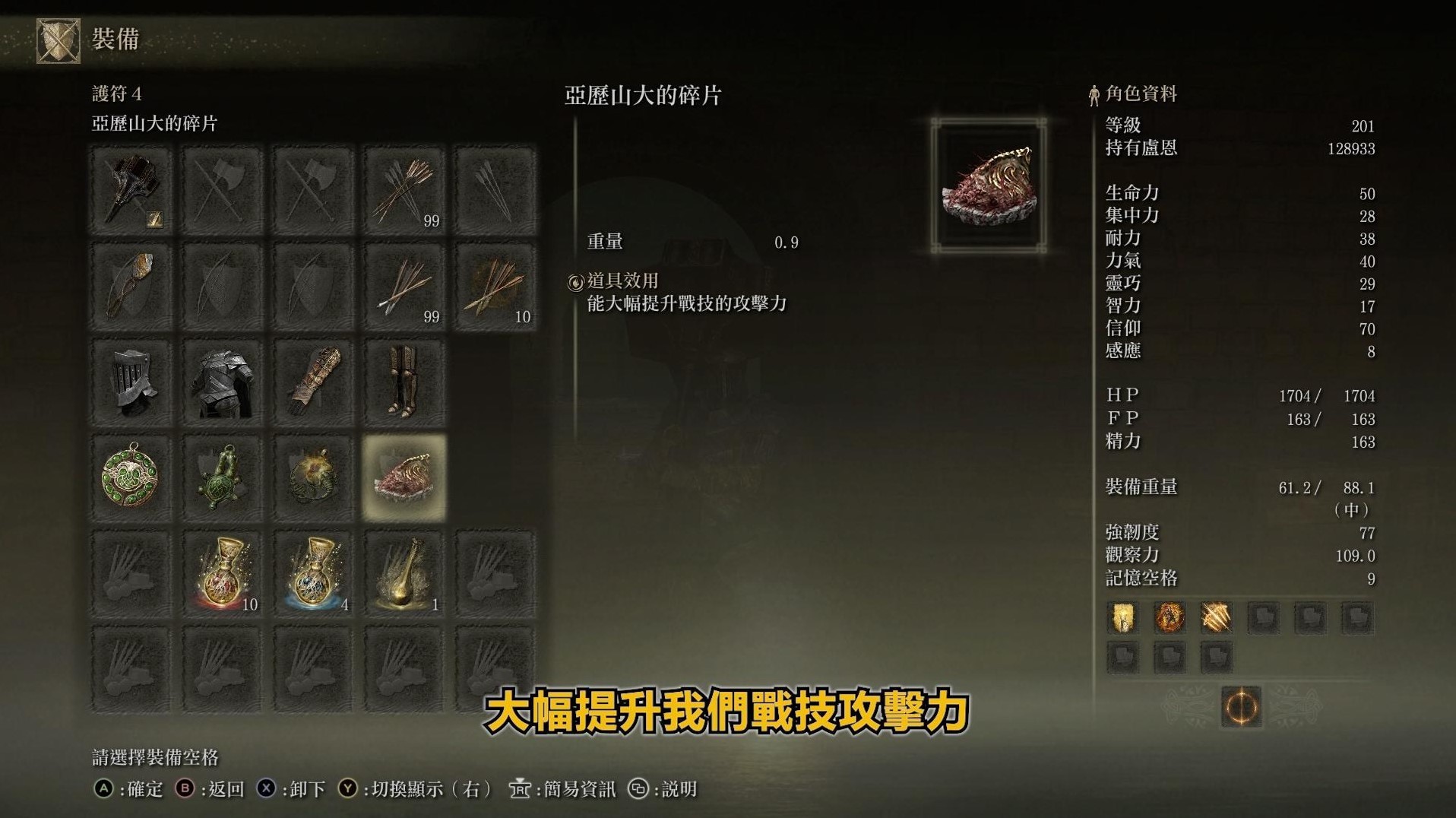Select the equipped helmet slot
This screenshot has height=818, width=1456.
tap(131, 382)
